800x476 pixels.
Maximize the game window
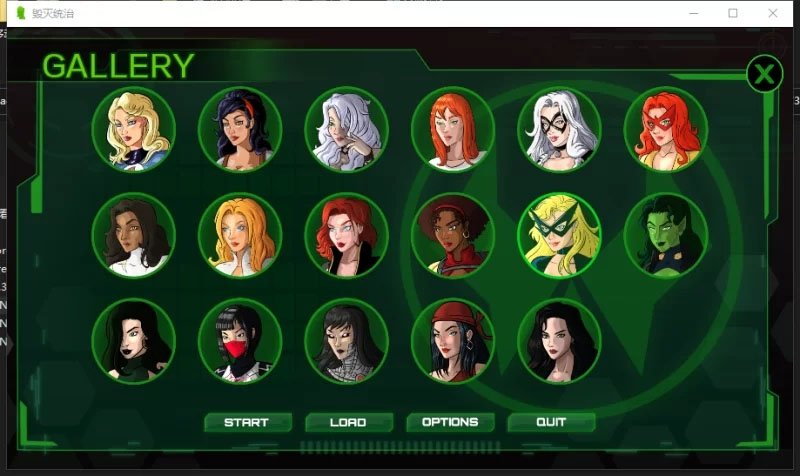click(733, 13)
